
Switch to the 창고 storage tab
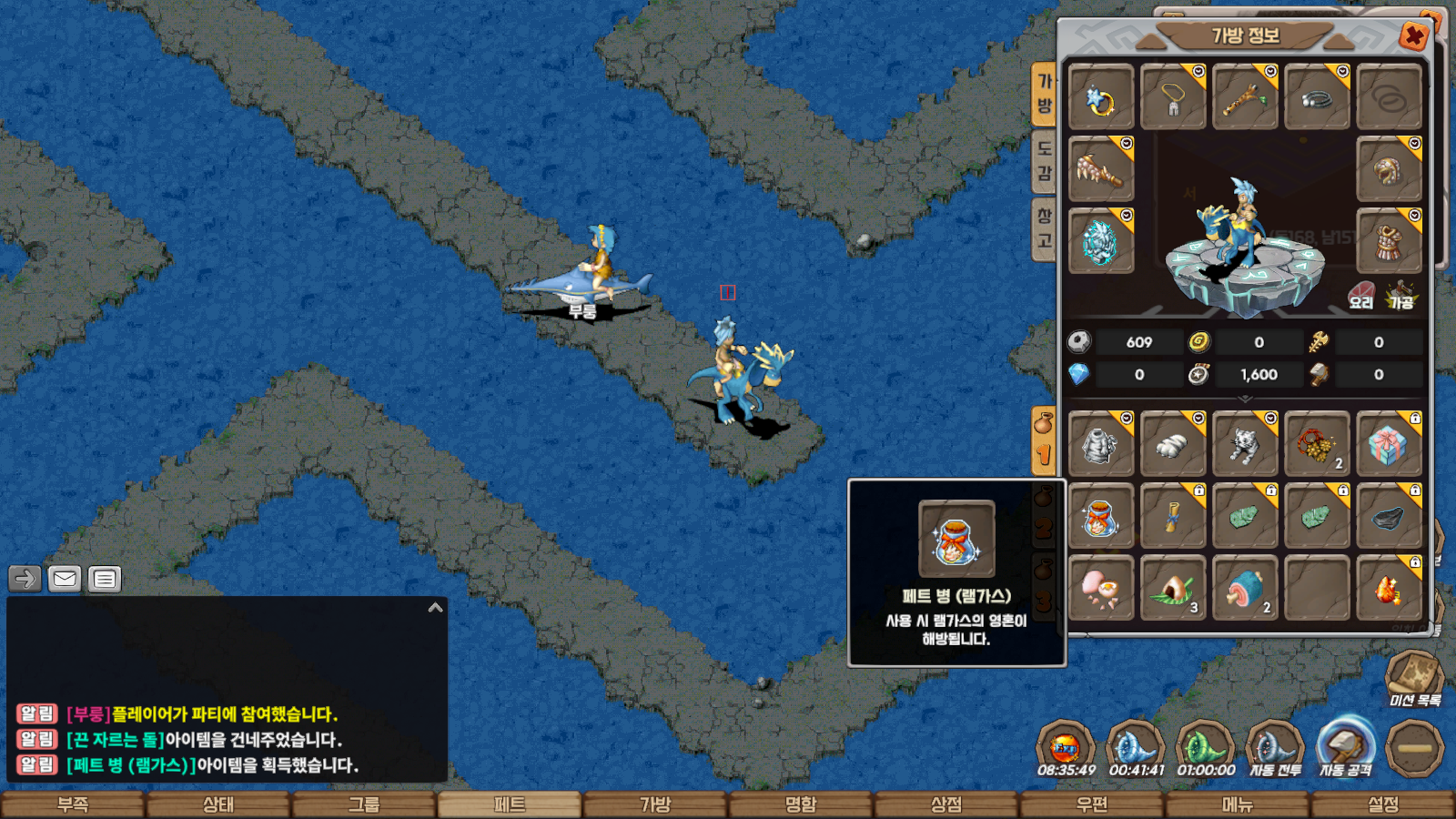pyautogui.click(x=1044, y=228)
